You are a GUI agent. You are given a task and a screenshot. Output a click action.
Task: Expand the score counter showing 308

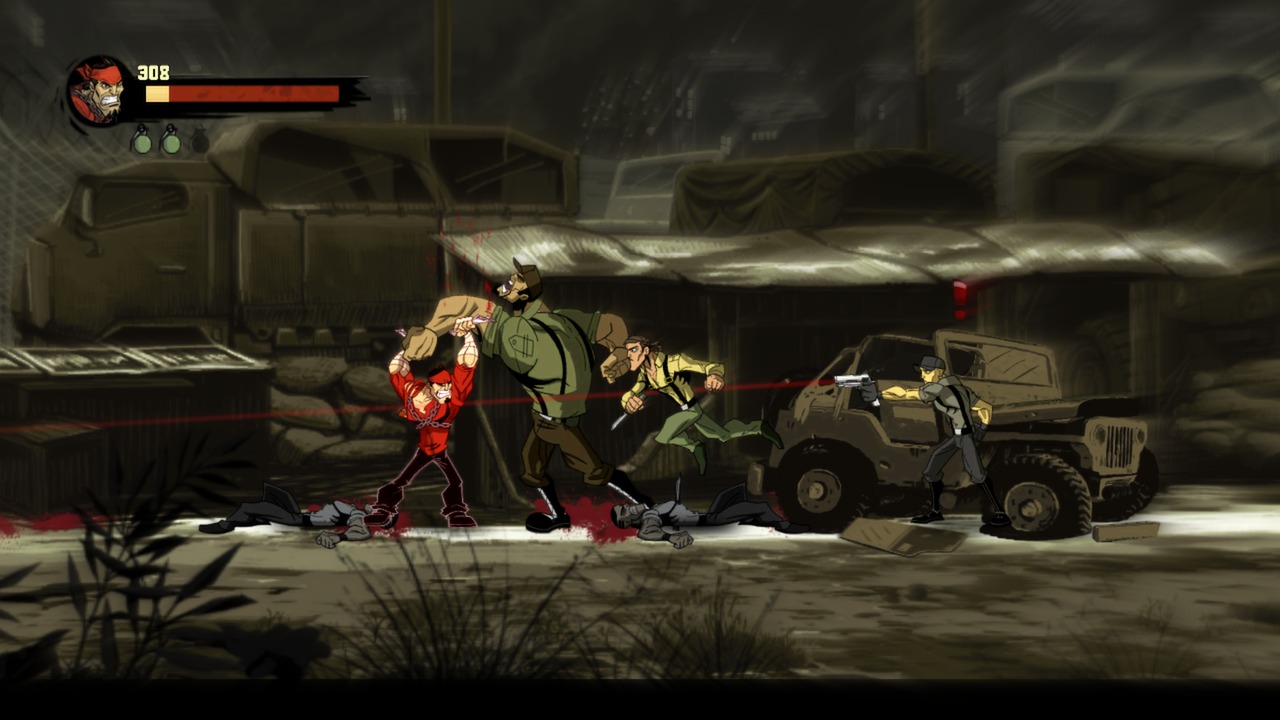click(x=152, y=71)
